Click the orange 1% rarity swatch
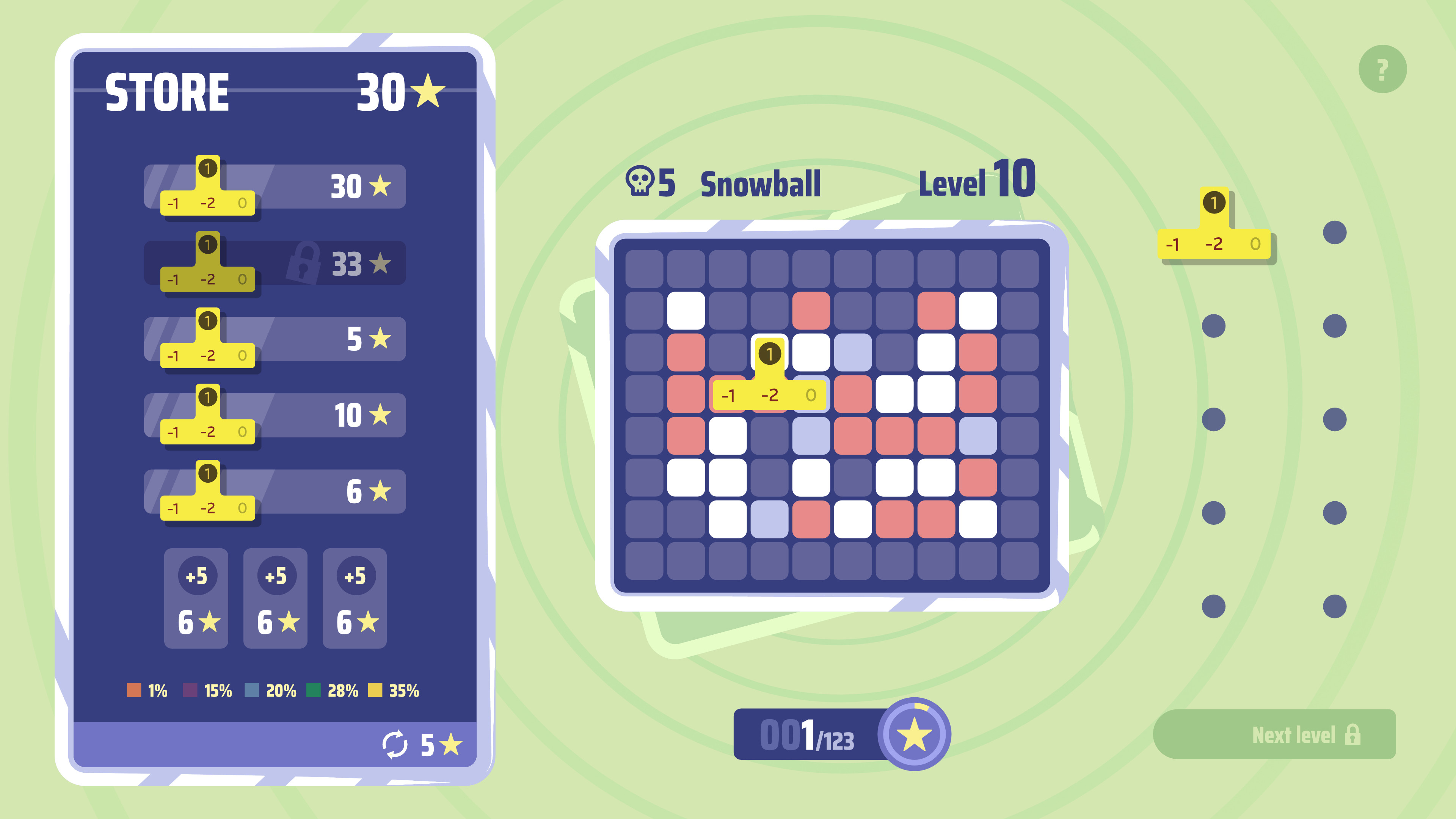This screenshot has height=819, width=1456. [134, 690]
